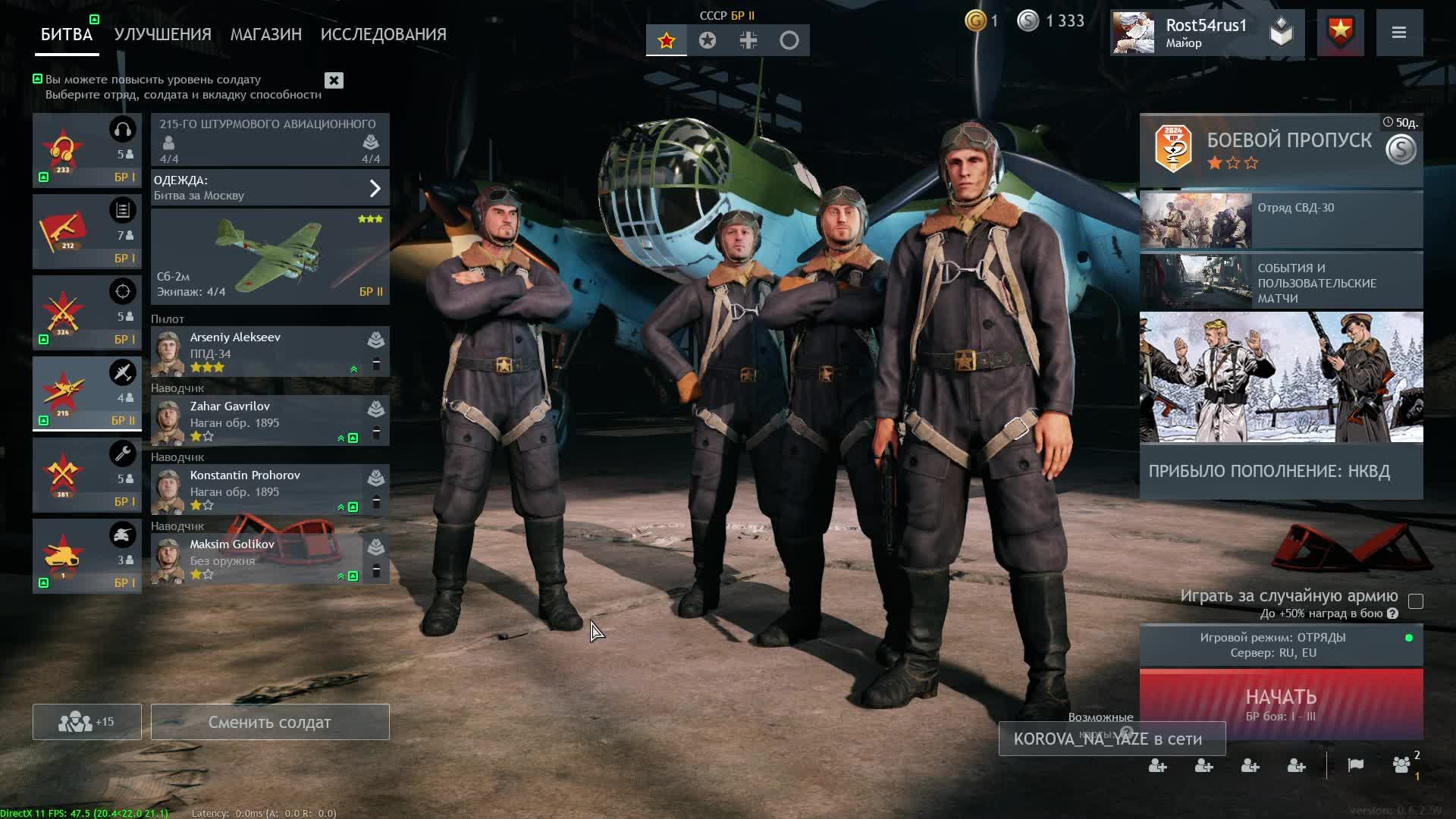Select the USSR red star faction
Image resolution: width=1456 pixels, height=819 pixels.
click(x=667, y=40)
